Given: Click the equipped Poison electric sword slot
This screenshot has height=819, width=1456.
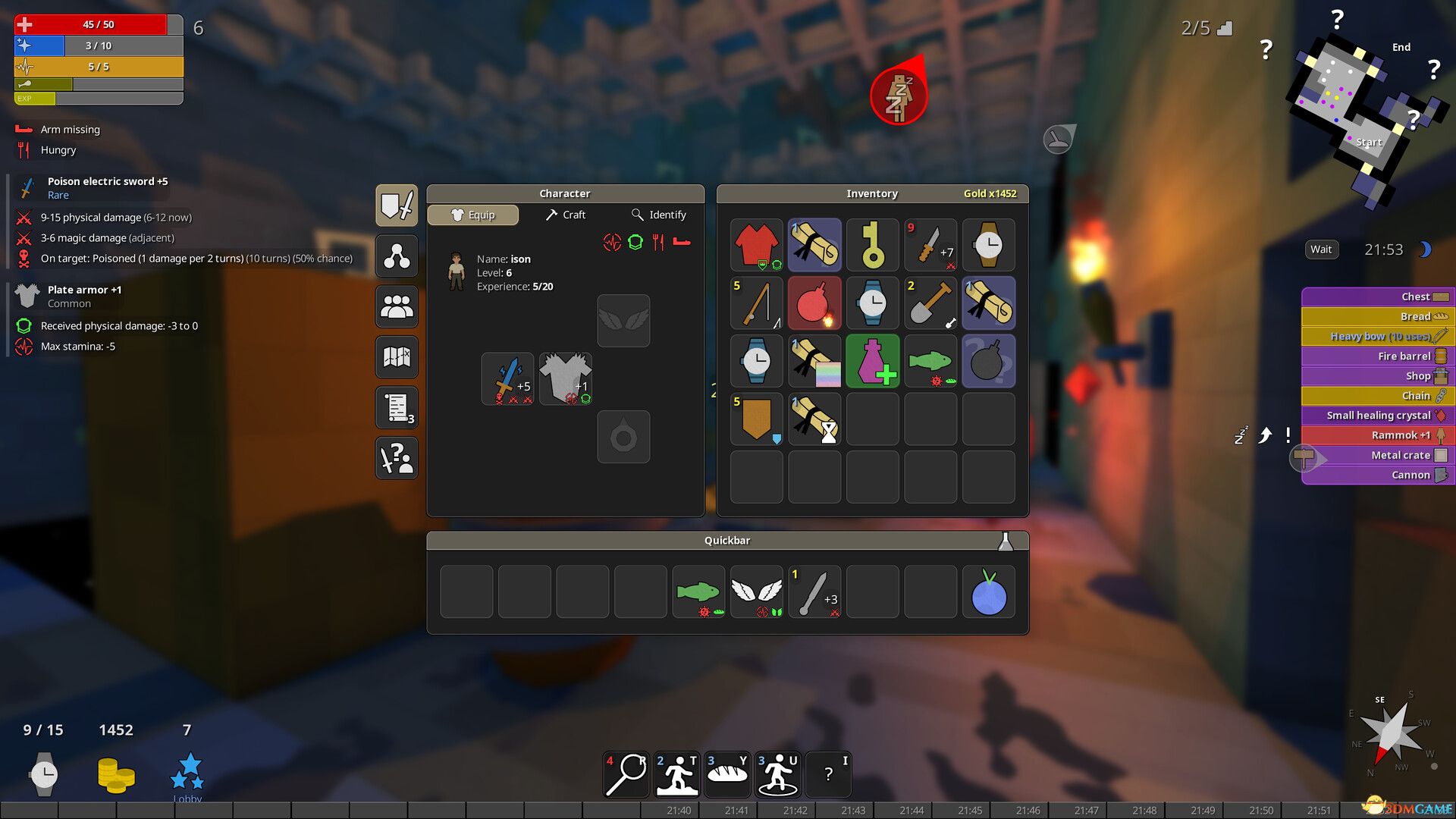Looking at the screenshot, I should pos(507,378).
